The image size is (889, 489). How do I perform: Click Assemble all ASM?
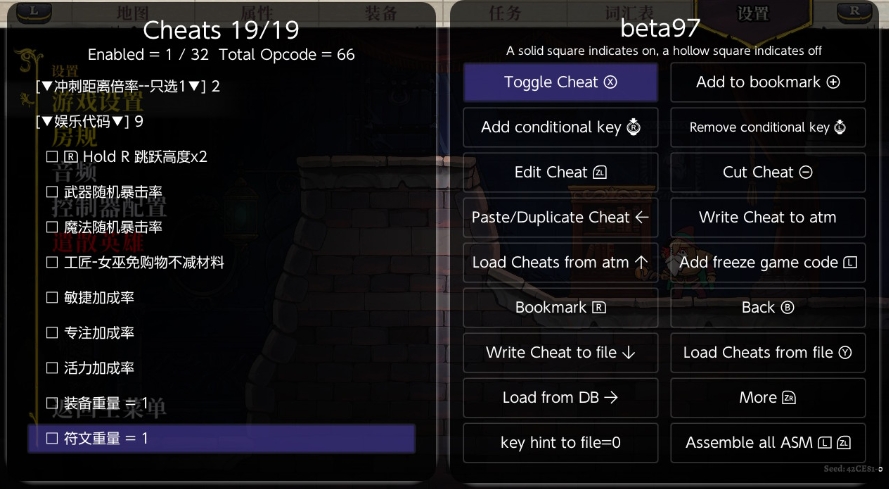click(767, 442)
